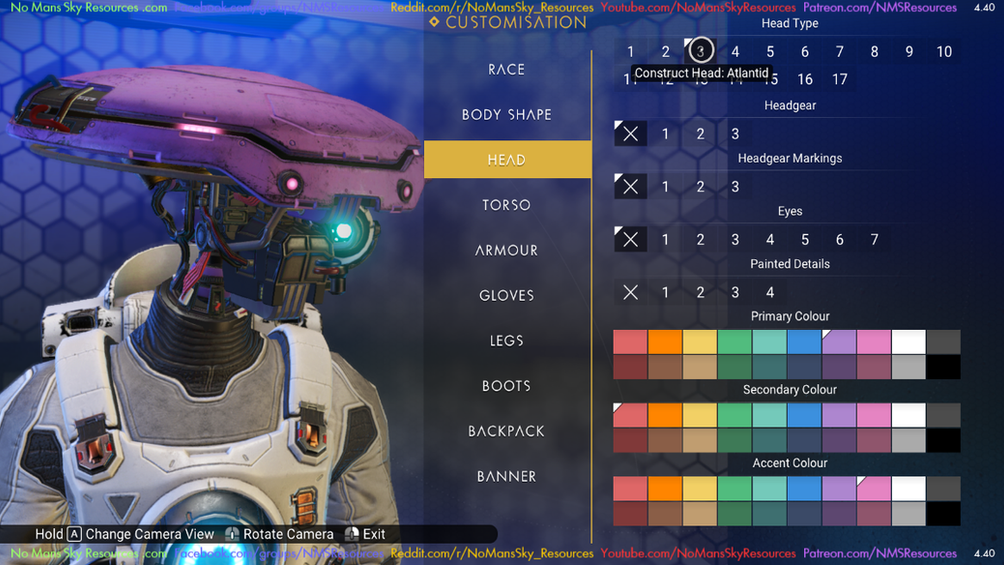The image size is (1004, 565).
Task: Open the Banner category
Action: click(x=507, y=476)
